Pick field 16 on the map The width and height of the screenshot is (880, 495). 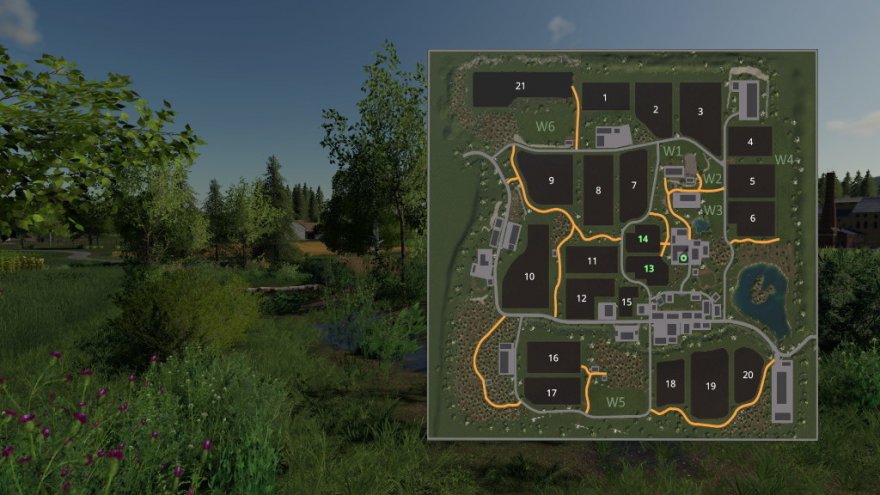tap(553, 357)
